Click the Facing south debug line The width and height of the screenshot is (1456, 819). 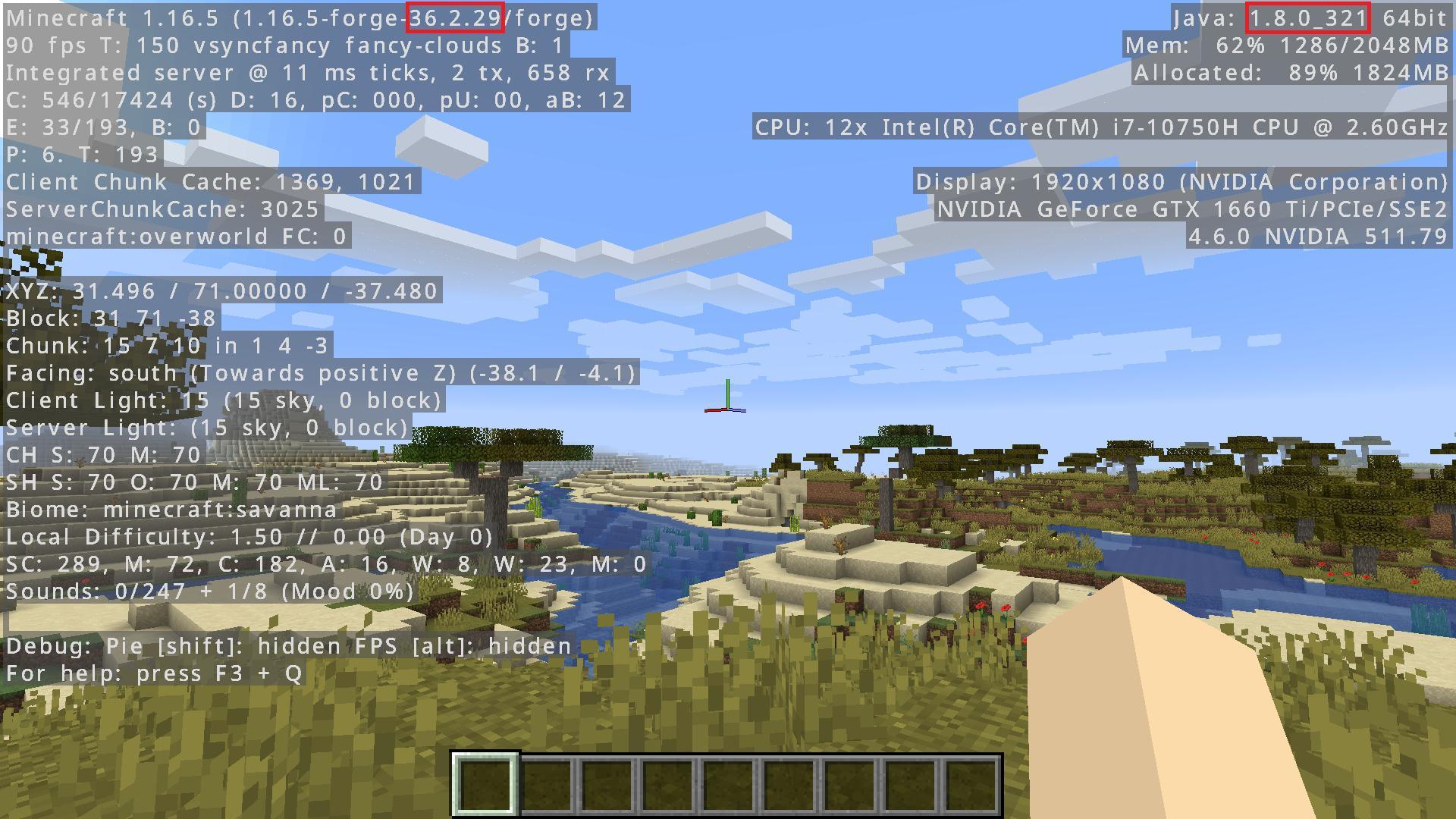pos(318,373)
